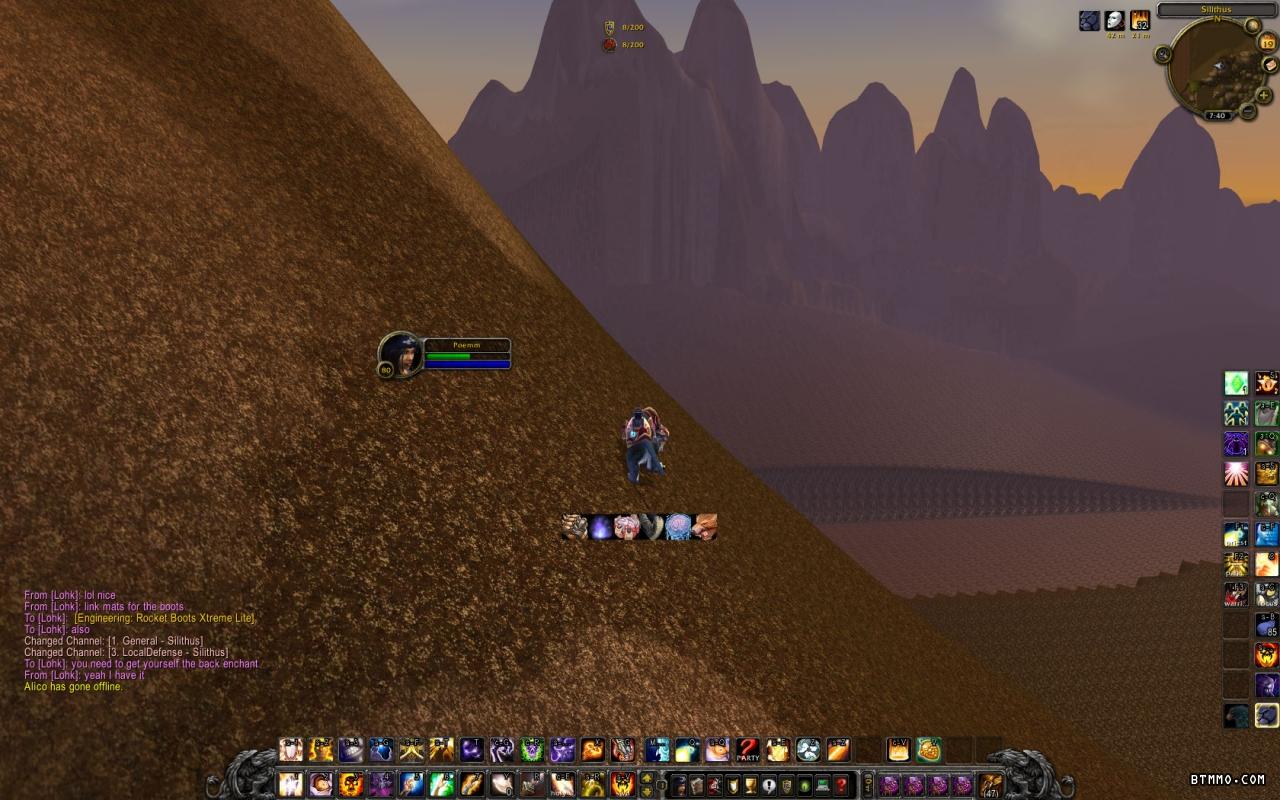
Task: Click the 7:40 clock on the minimap
Action: (x=1217, y=116)
